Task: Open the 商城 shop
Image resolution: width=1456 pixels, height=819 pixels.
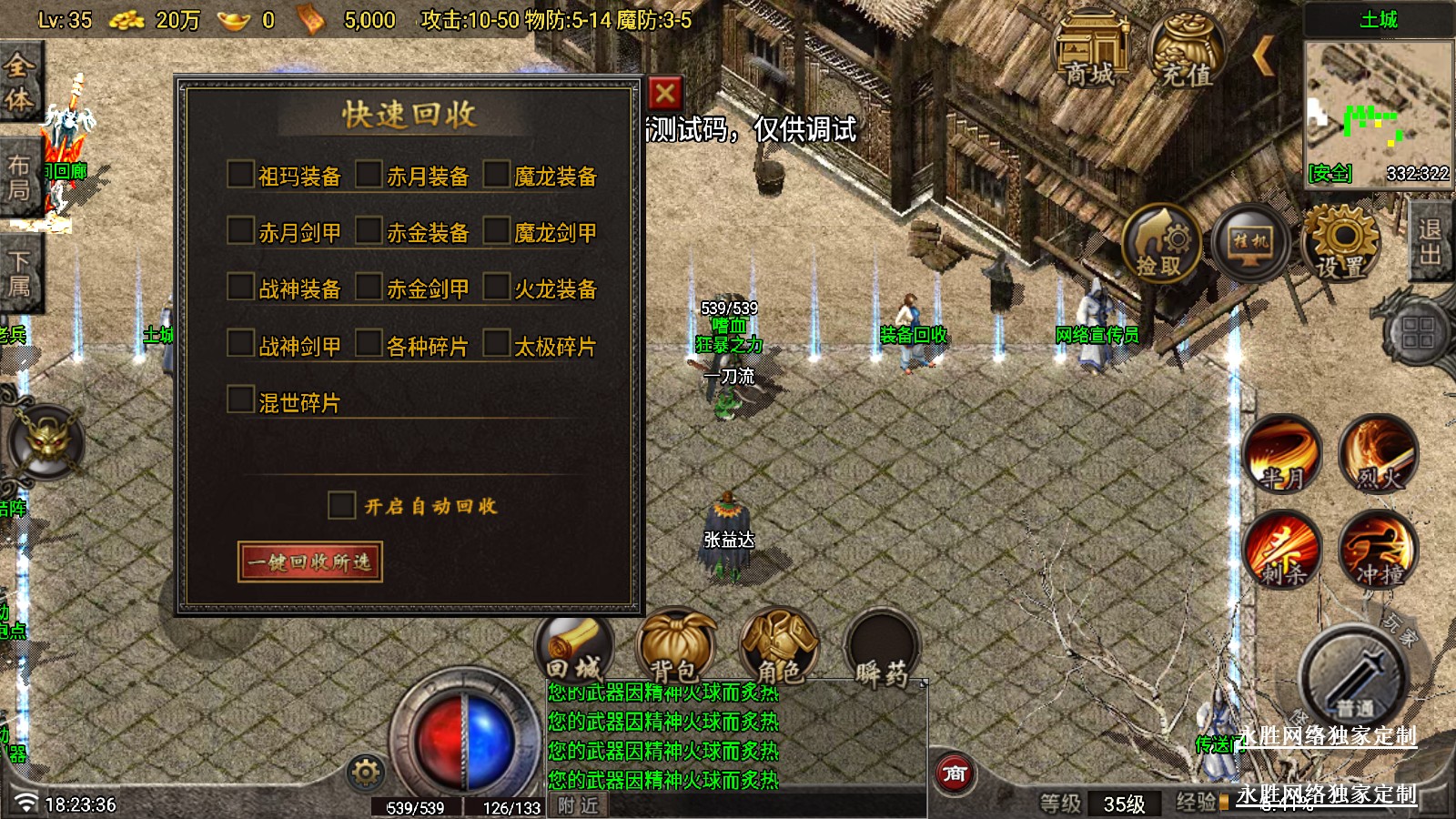Action: pyautogui.click(x=1090, y=50)
